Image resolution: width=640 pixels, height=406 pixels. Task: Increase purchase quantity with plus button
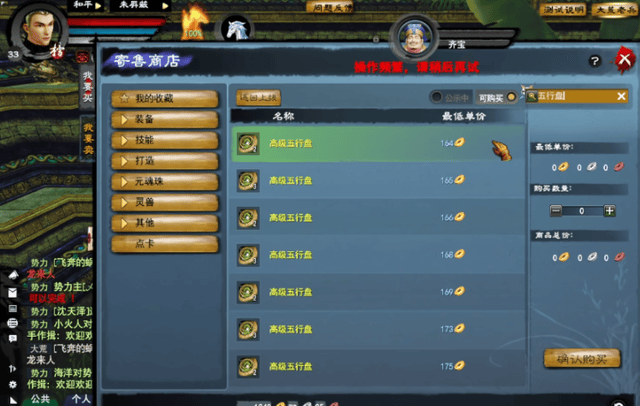pos(609,211)
